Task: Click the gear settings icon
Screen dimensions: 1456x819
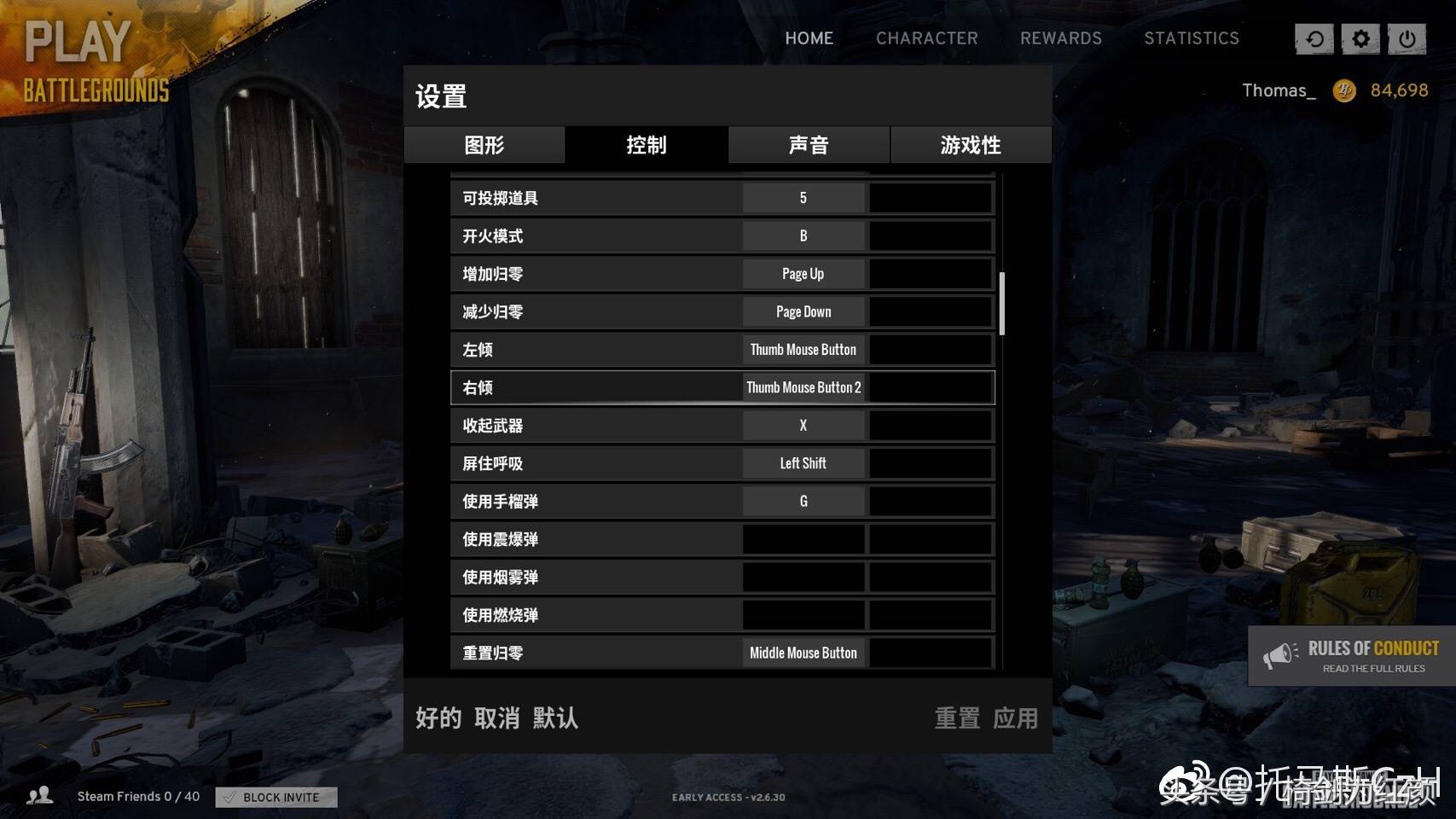Action: (1360, 38)
